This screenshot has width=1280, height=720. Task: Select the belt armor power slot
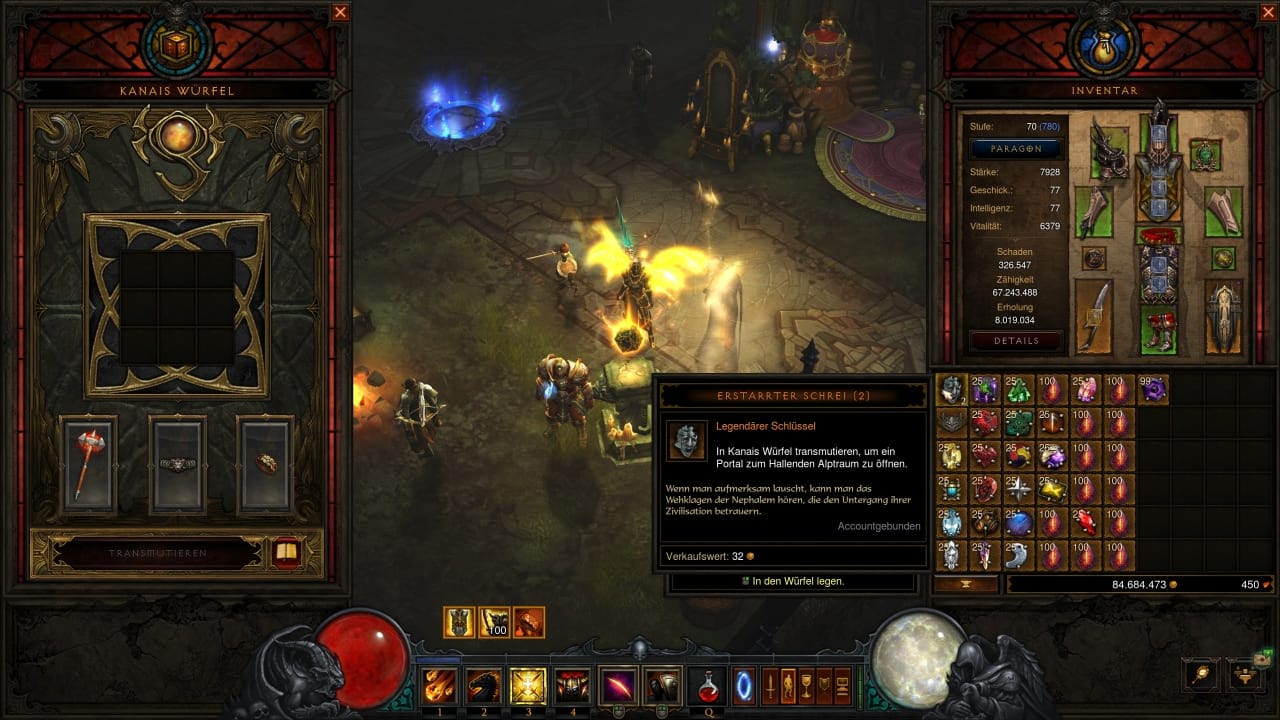point(177,465)
